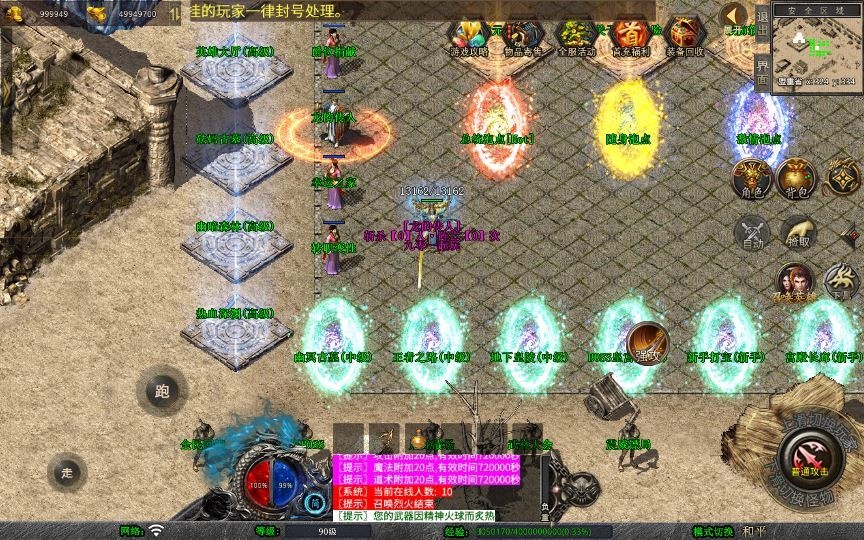Open the 首充福利 first-recharge bonus

pos(629,36)
